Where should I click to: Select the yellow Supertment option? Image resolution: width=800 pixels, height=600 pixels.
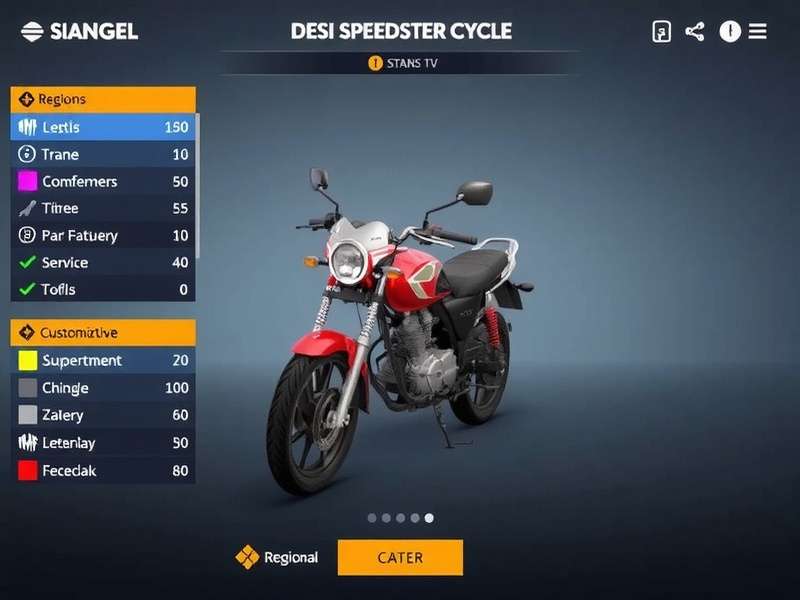coord(103,360)
